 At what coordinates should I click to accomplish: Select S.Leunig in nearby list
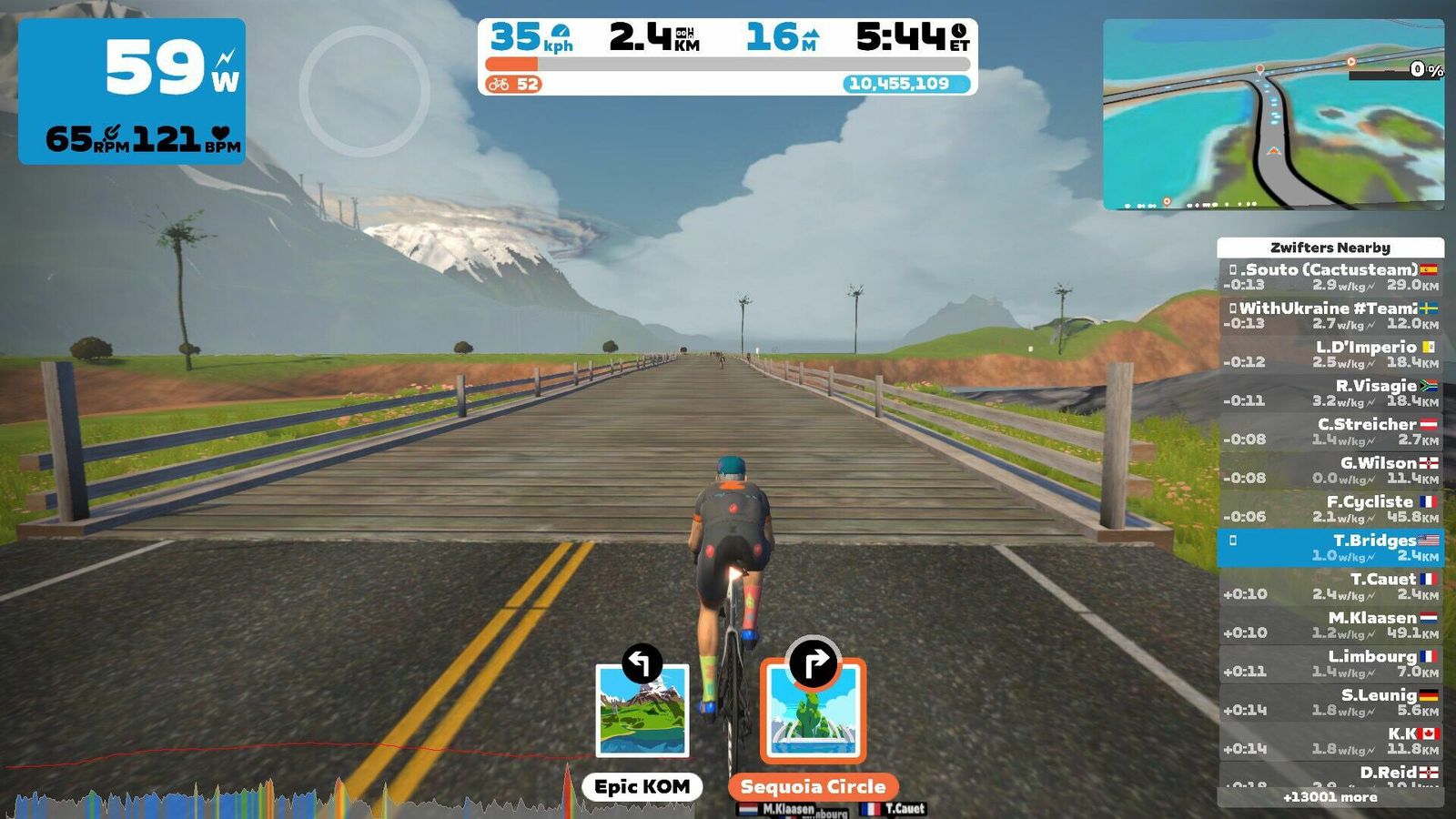[1330, 703]
